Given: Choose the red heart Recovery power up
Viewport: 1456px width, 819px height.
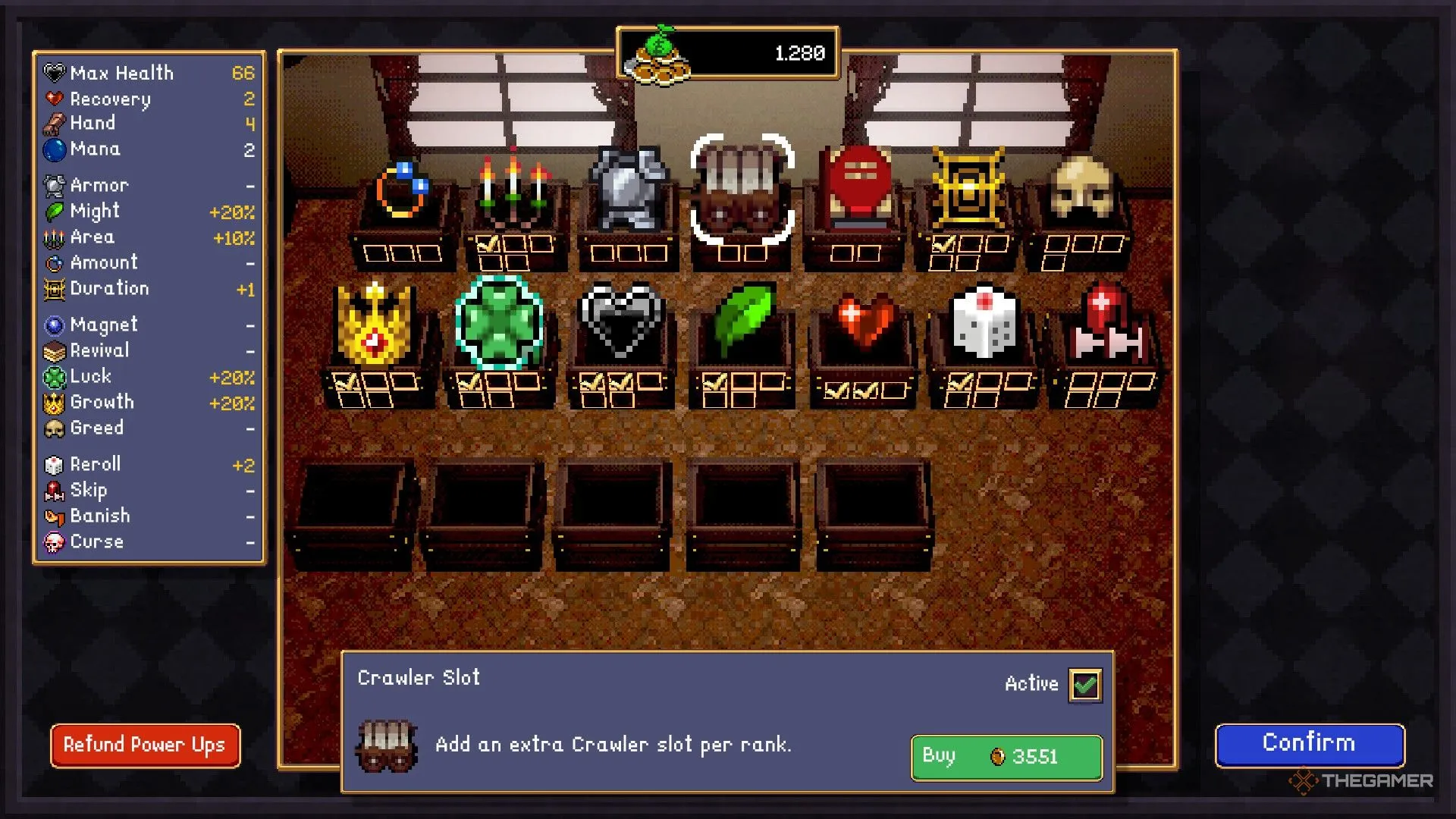Looking at the screenshot, I should click(864, 322).
